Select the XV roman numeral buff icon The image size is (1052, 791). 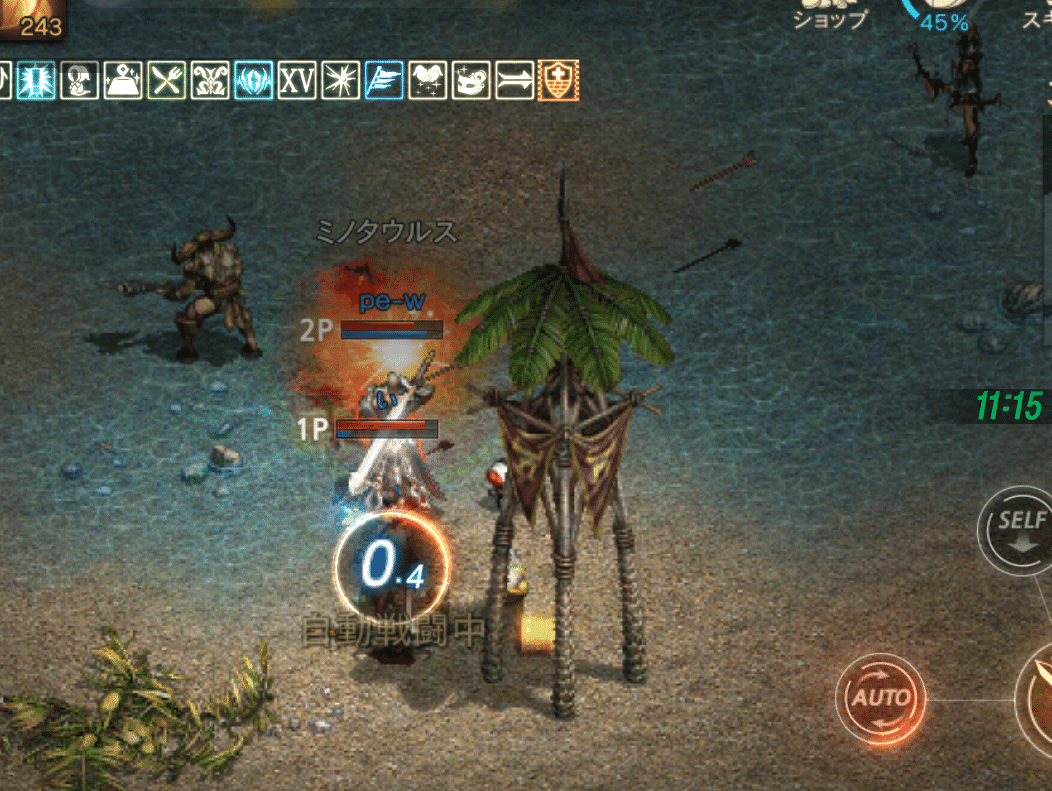297,80
